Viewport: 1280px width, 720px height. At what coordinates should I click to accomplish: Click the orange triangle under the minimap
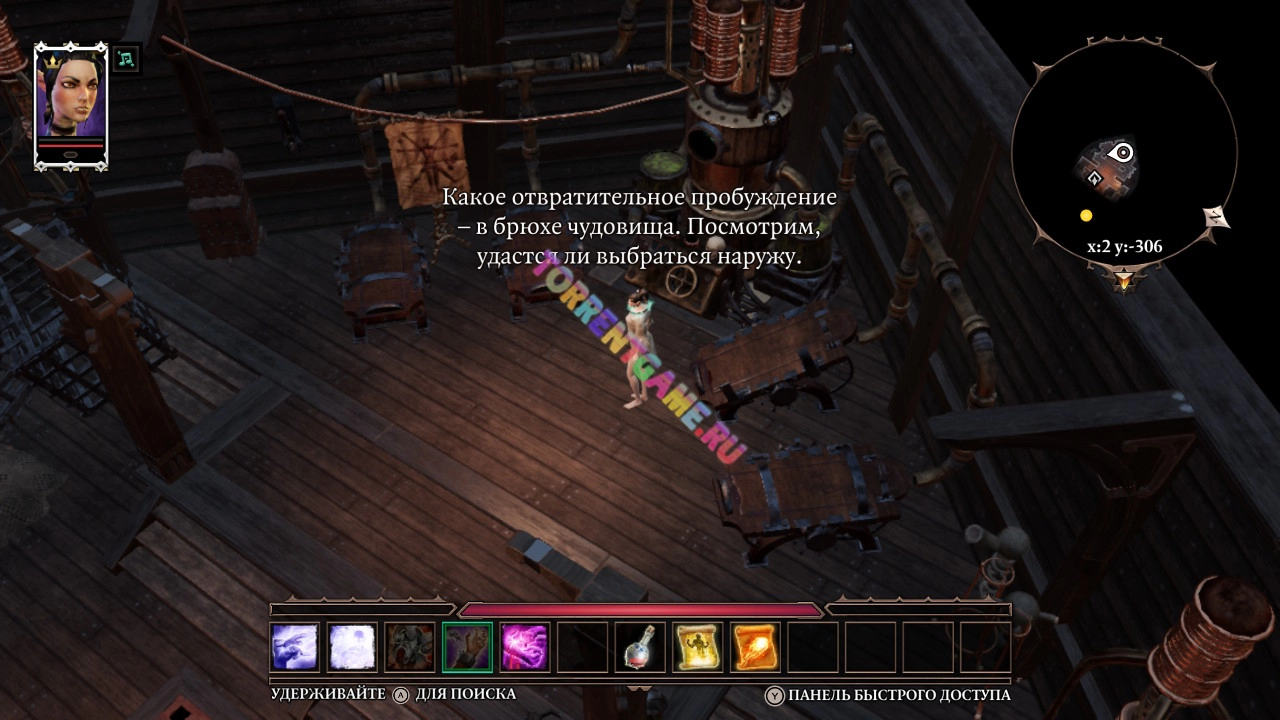[x=1124, y=281]
